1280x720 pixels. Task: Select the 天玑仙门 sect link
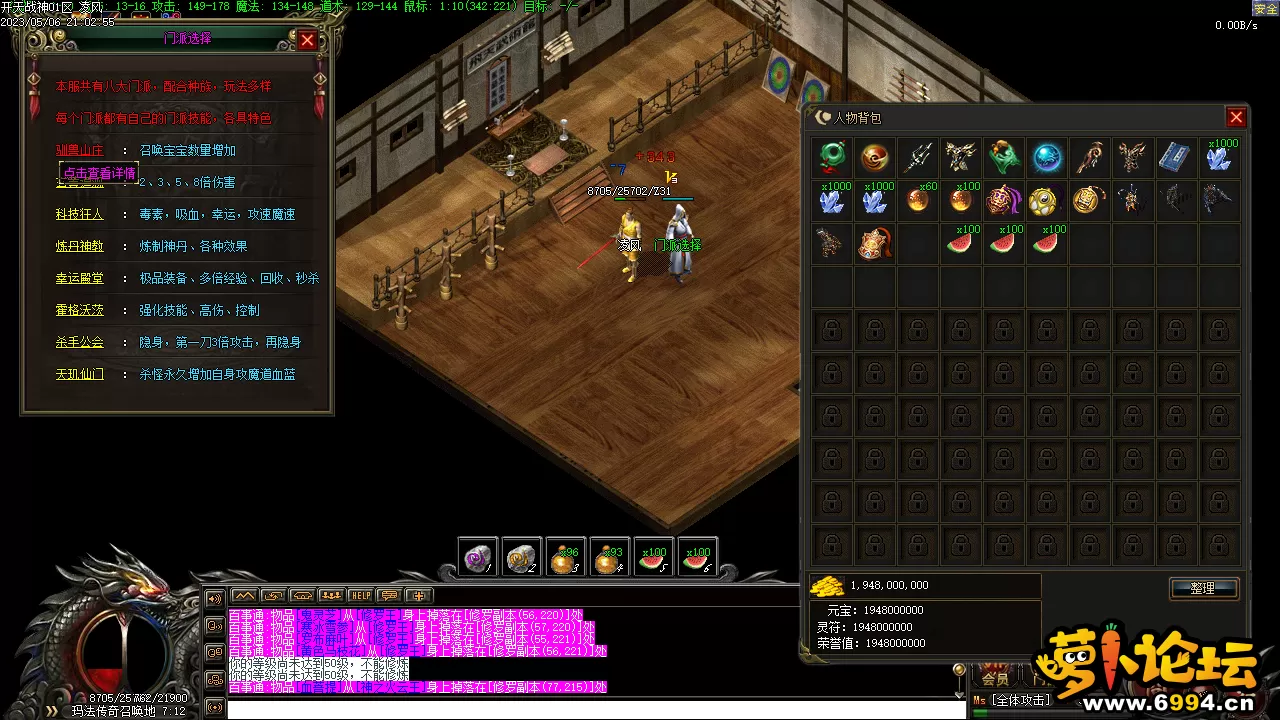click(x=79, y=374)
